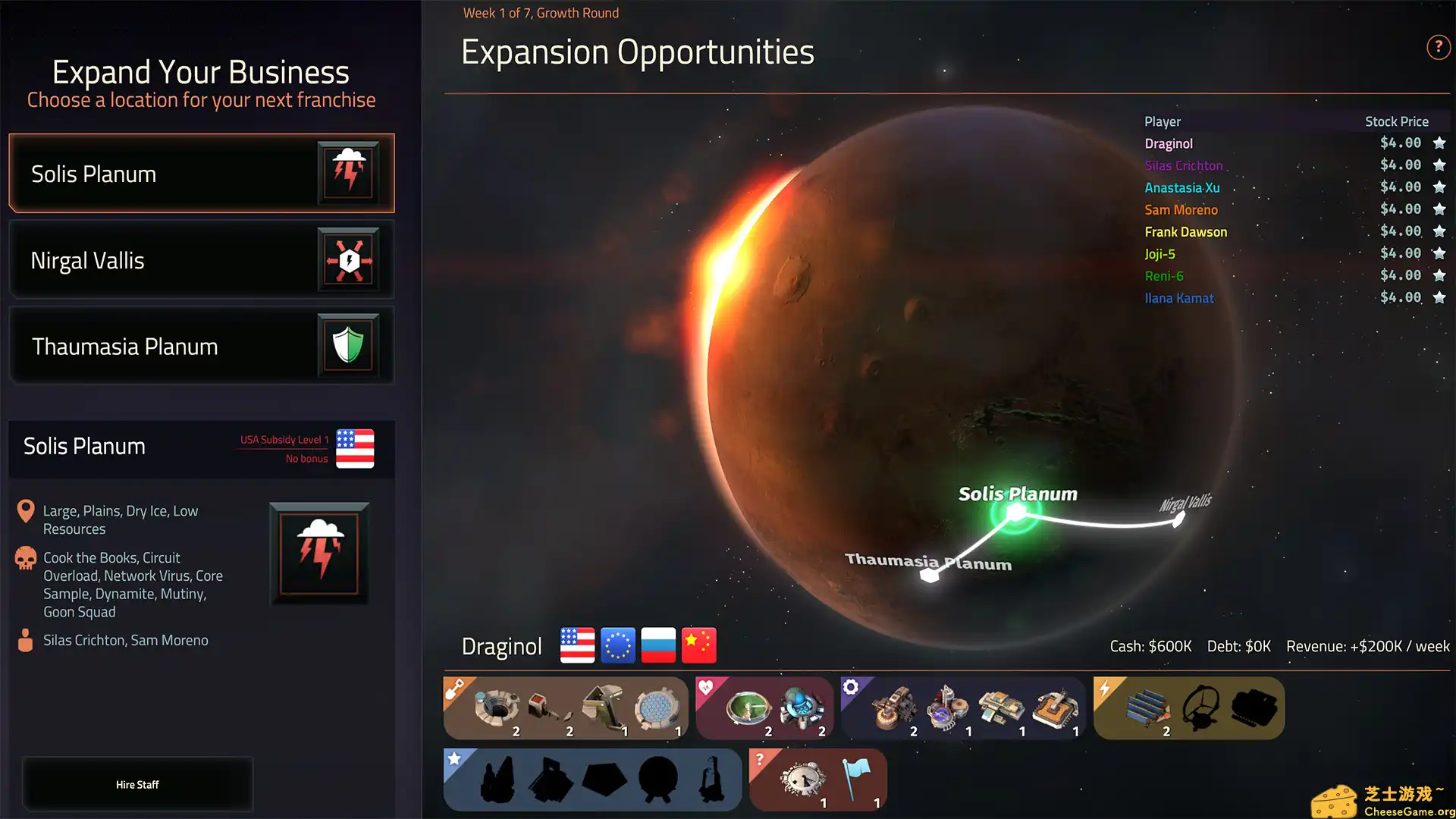This screenshot has height=819, width=1456.
Task: Toggle the star next to Draginol's stock price
Action: click(x=1439, y=143)
